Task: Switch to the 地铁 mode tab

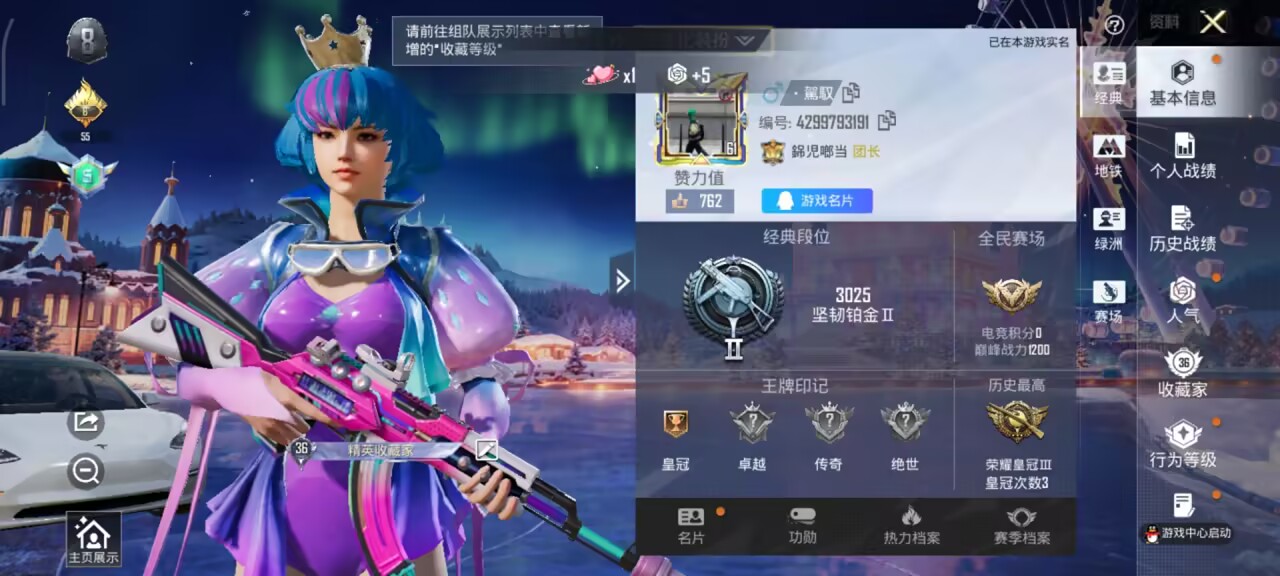Action: (x=1108, y=157)
